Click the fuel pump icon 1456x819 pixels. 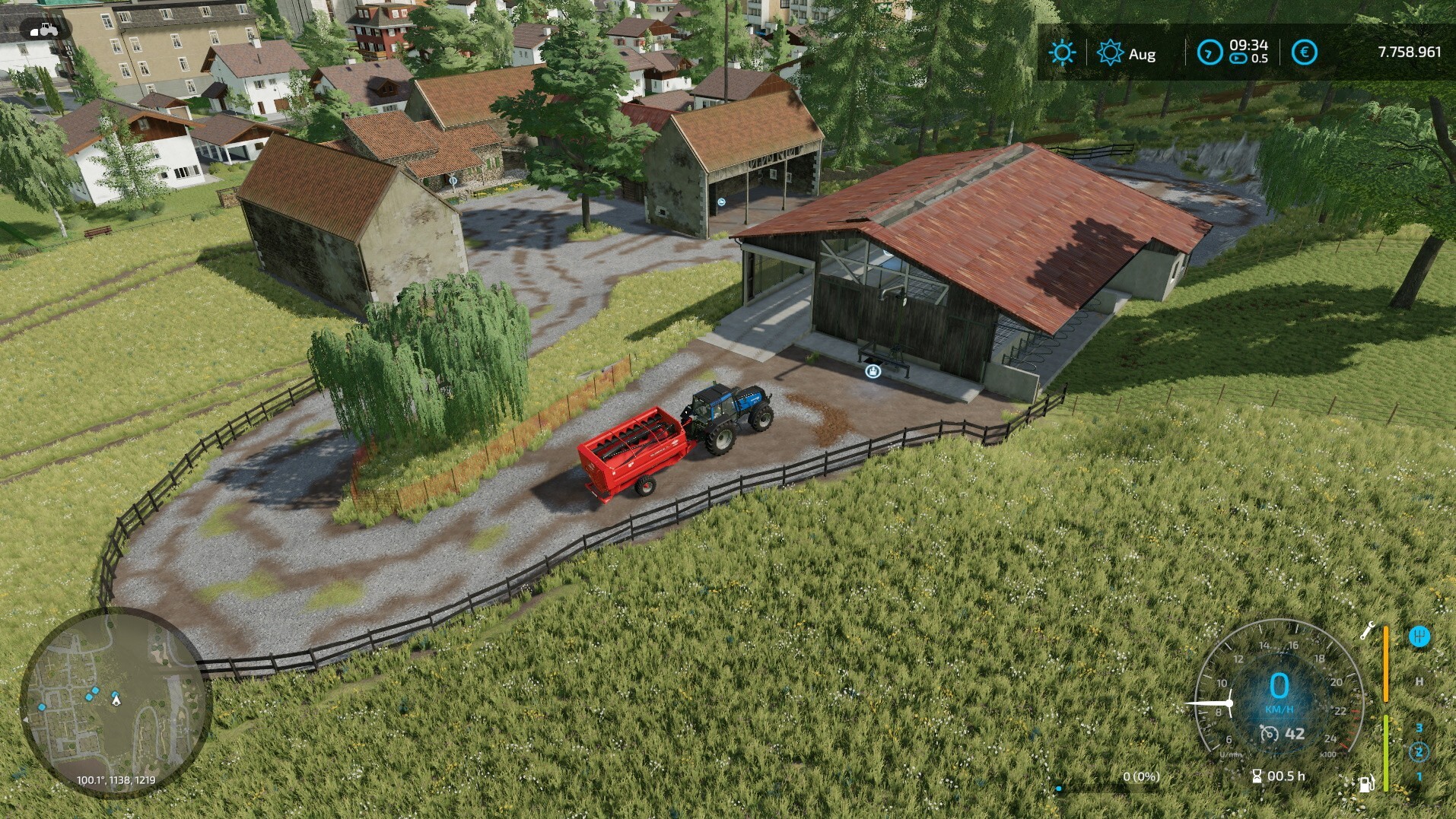(x=1366, y=784)
